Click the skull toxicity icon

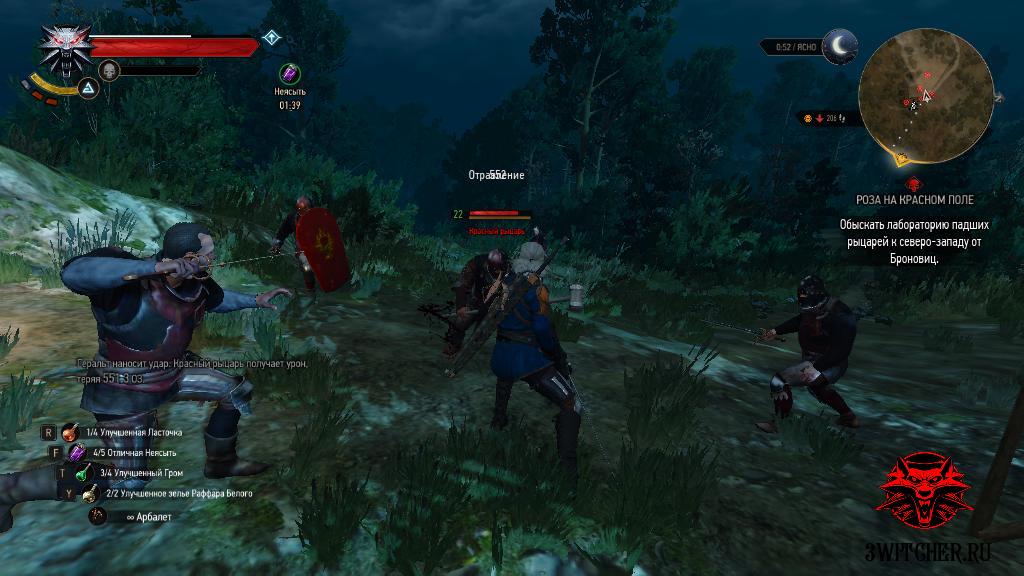click(108, 70)
